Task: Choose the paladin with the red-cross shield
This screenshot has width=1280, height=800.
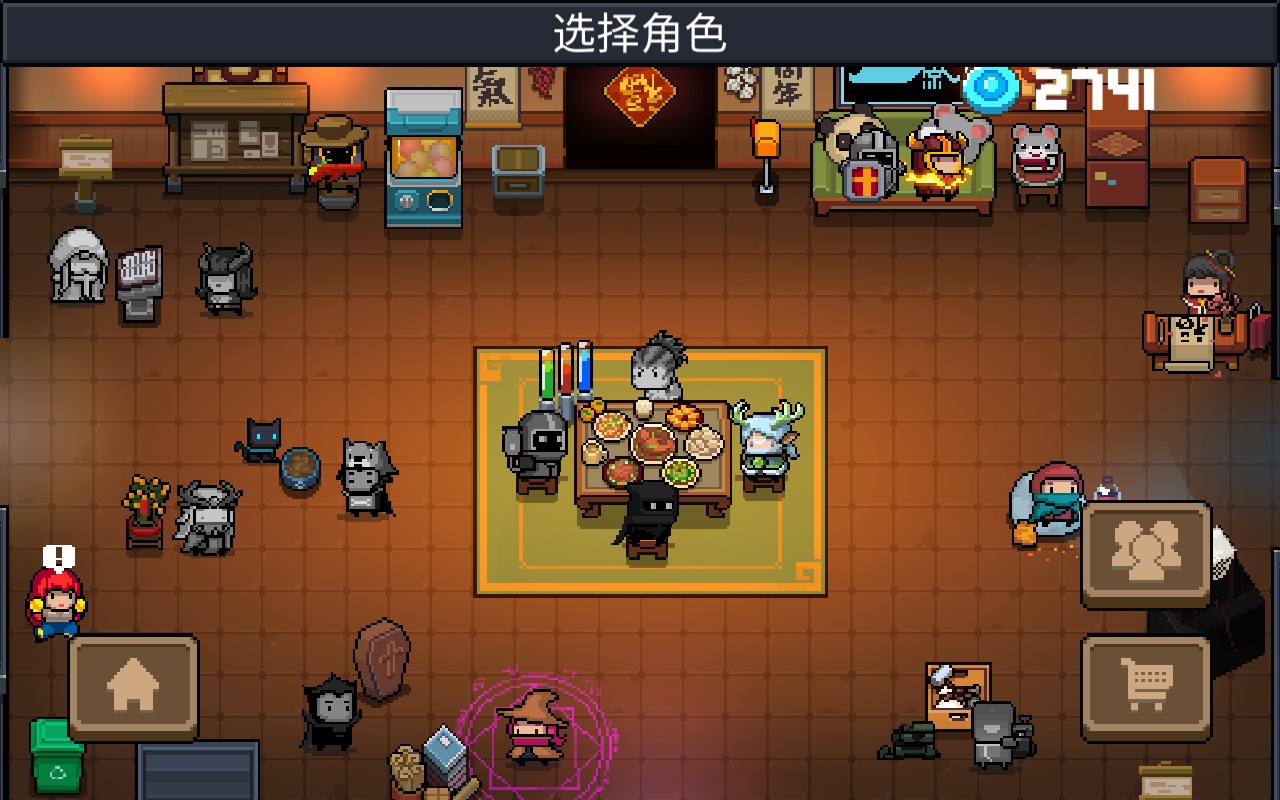Action: click(864, 162)
